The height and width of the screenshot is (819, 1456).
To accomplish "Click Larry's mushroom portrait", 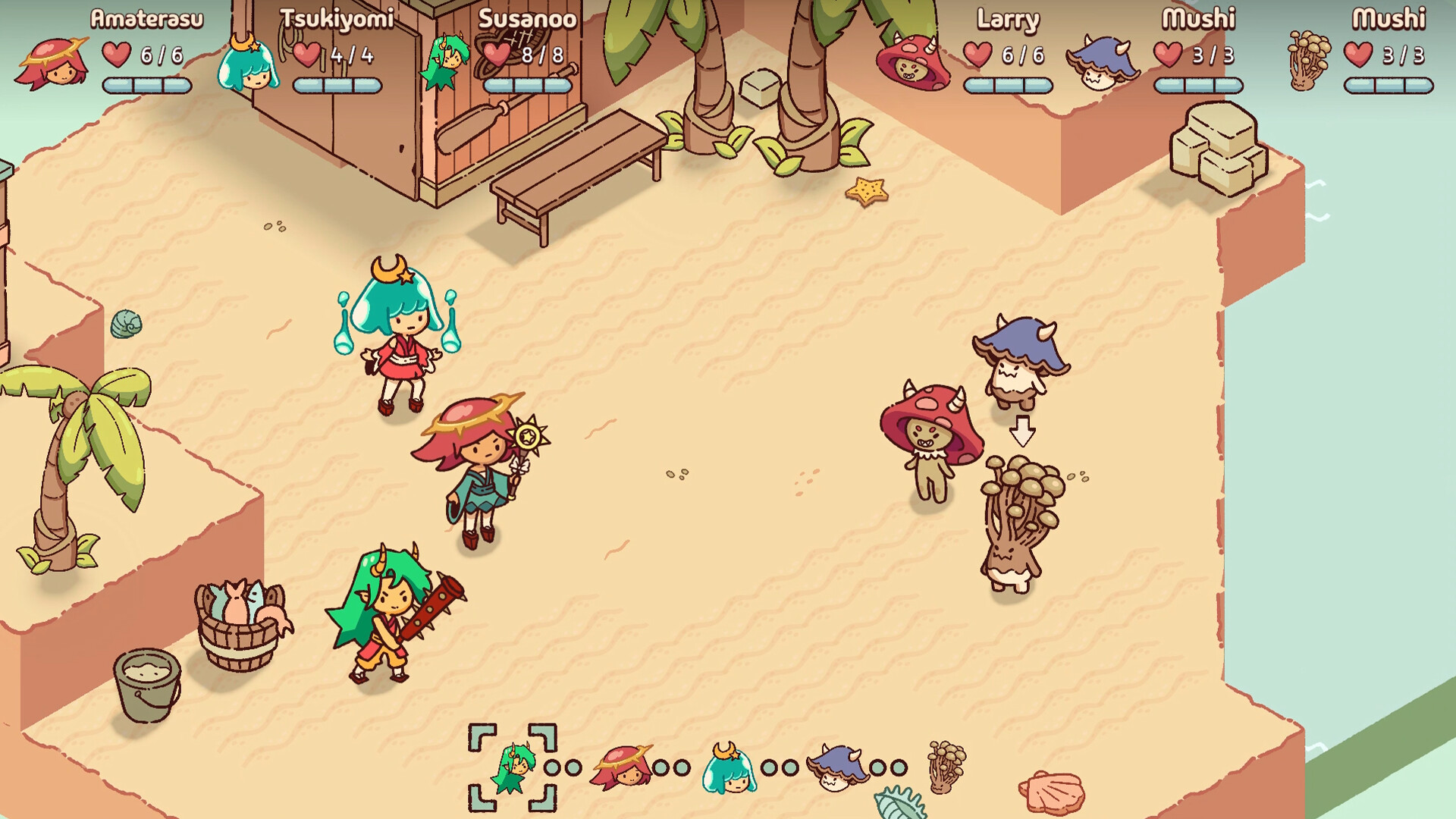I will coord(910,61).
